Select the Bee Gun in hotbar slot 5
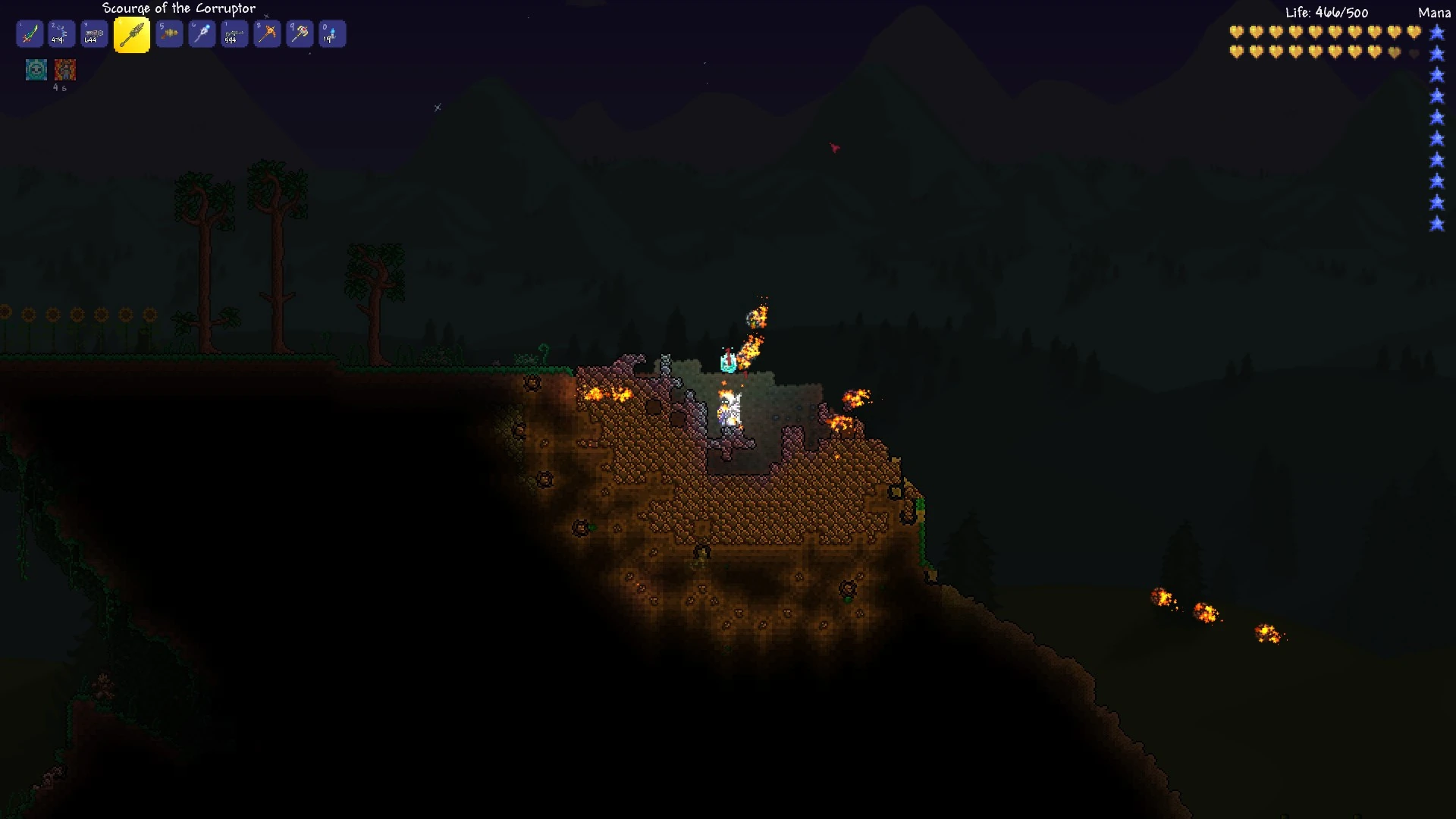Image resolution: width=1456 pixels, height=819 pixels. click(170, 33)
